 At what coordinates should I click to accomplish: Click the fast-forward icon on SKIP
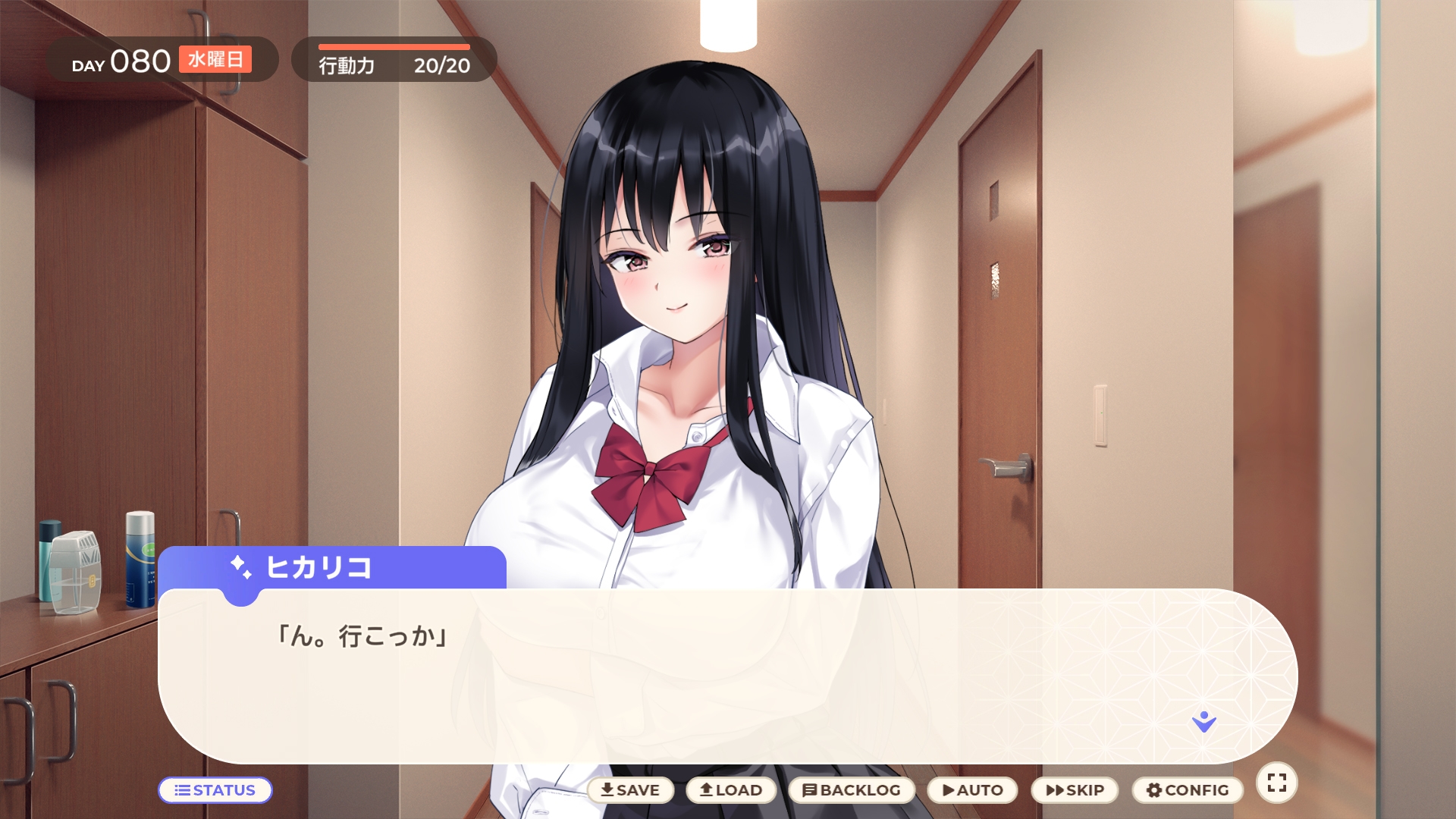click(1056, 790)
